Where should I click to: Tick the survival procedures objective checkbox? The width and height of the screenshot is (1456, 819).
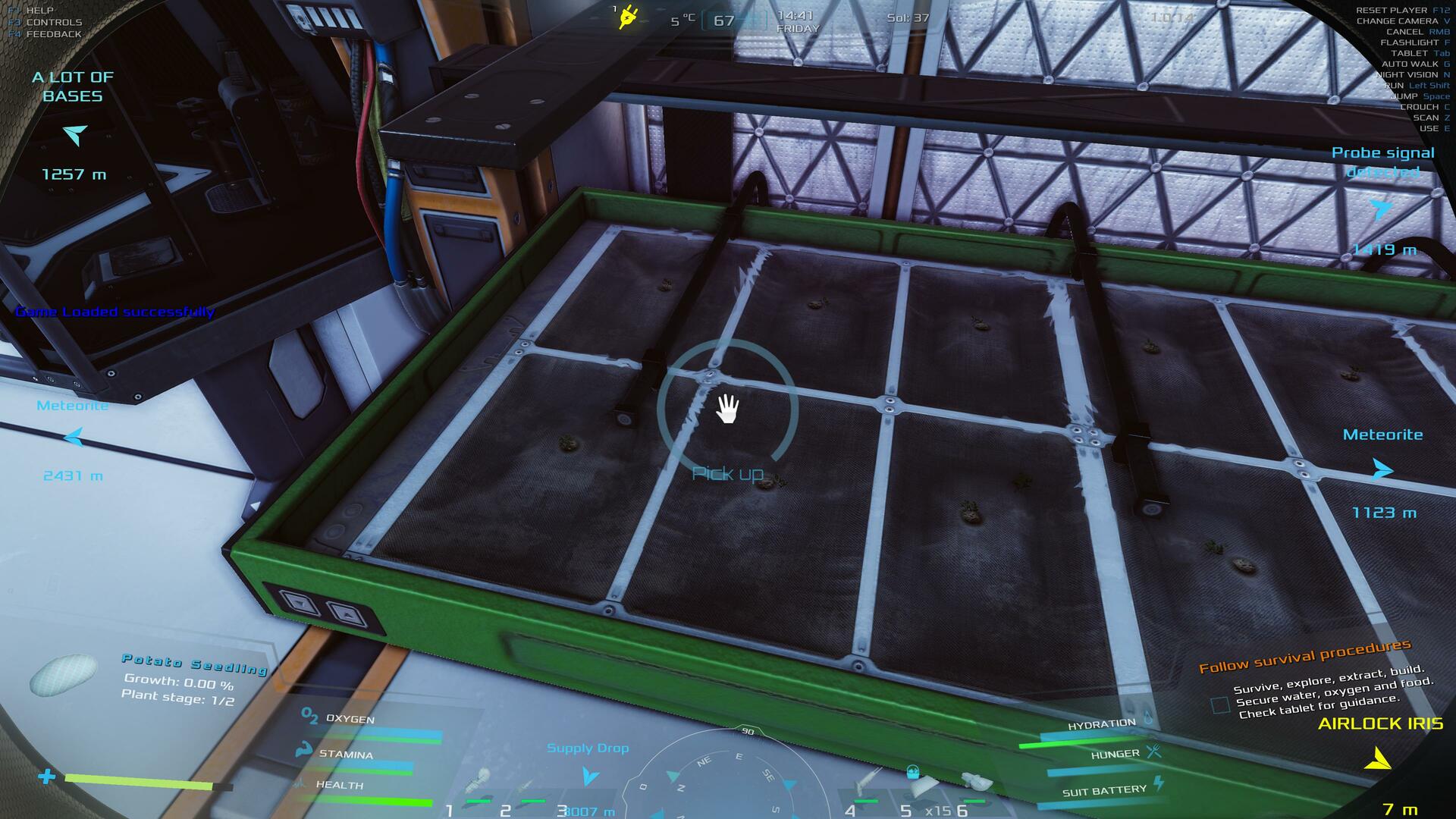(1220, 705)
